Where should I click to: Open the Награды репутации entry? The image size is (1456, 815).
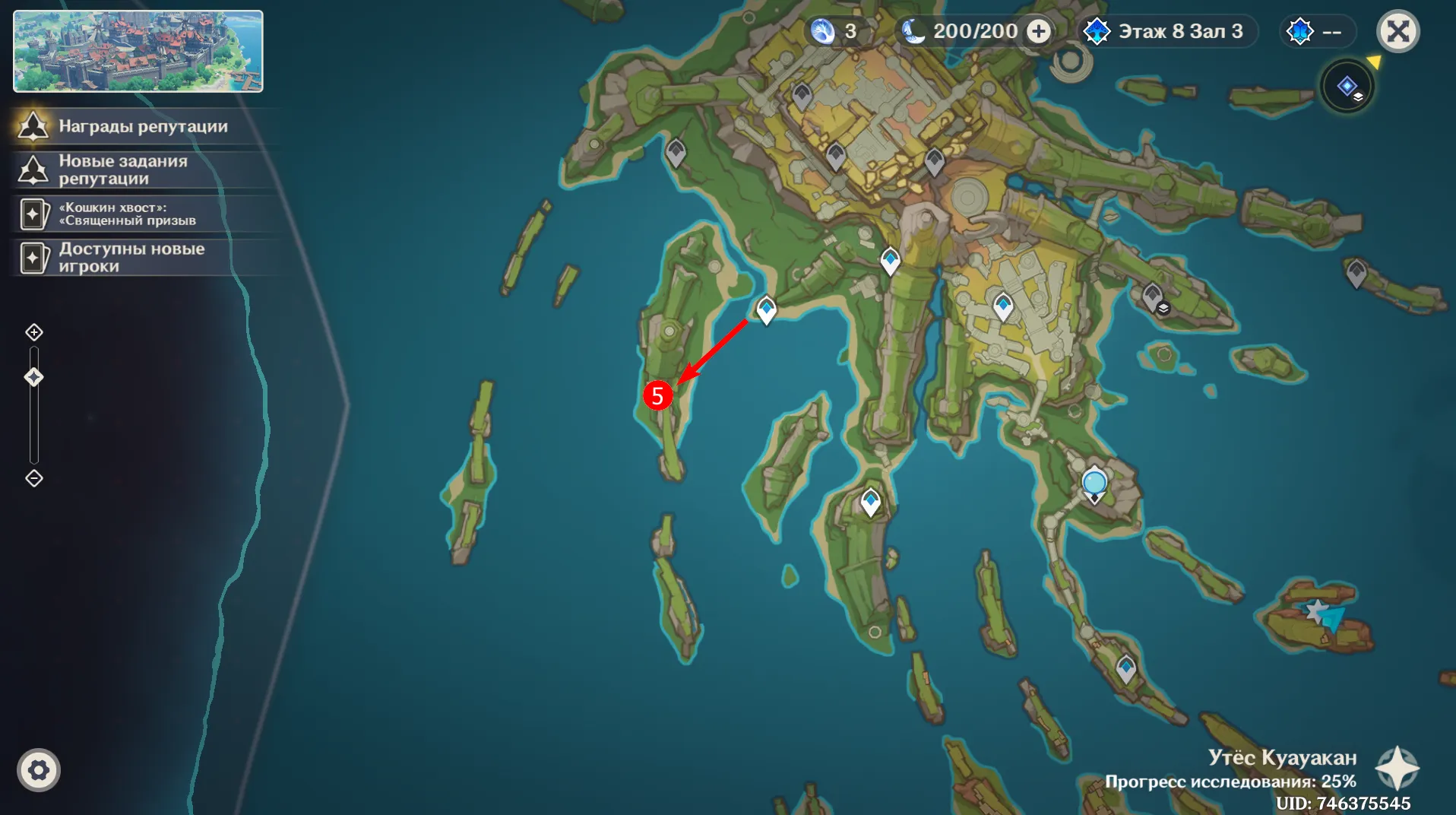pyautogui.click(x=143, y=126)
